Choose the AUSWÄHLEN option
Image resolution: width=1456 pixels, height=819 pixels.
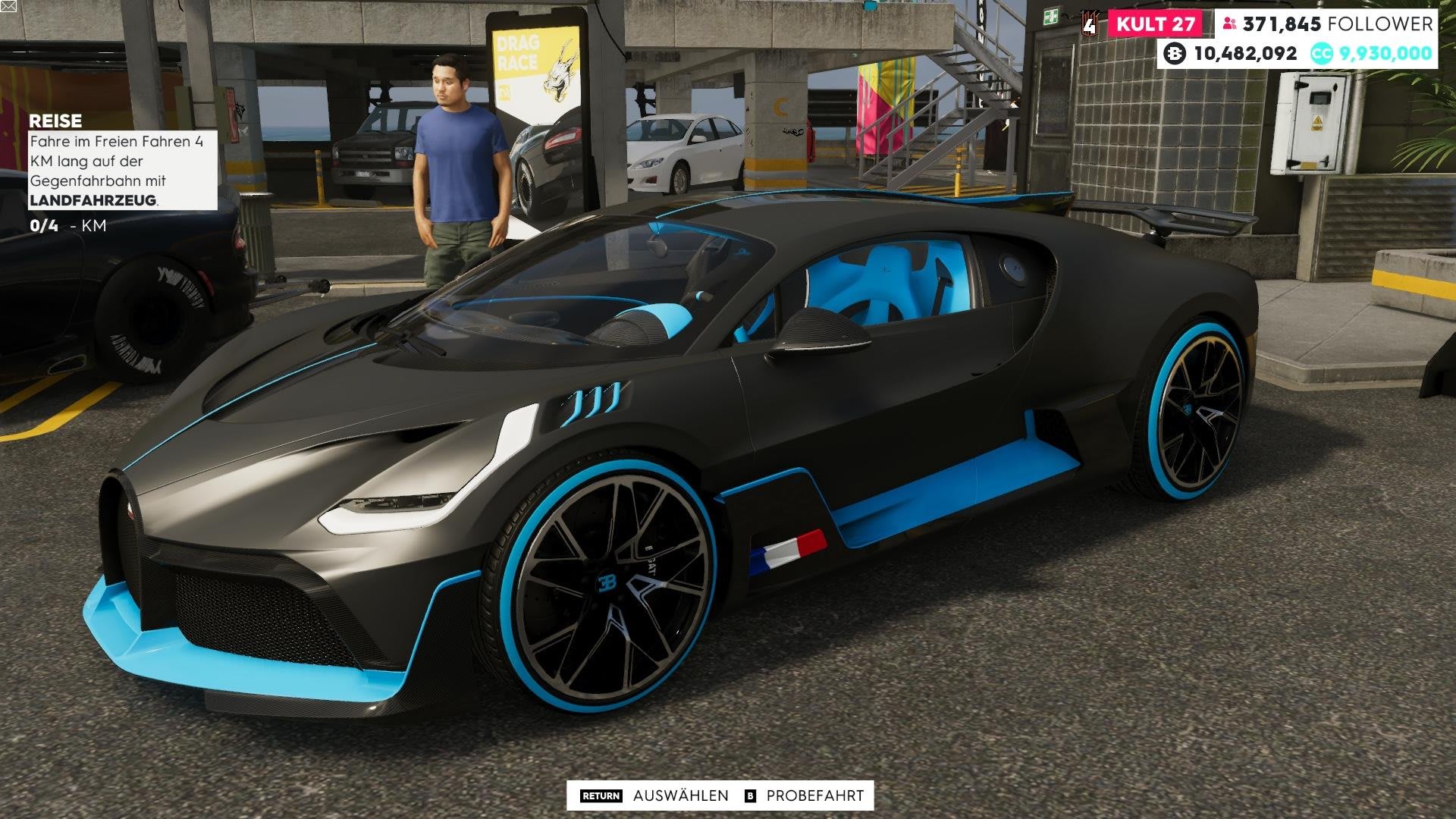(679, 795)
